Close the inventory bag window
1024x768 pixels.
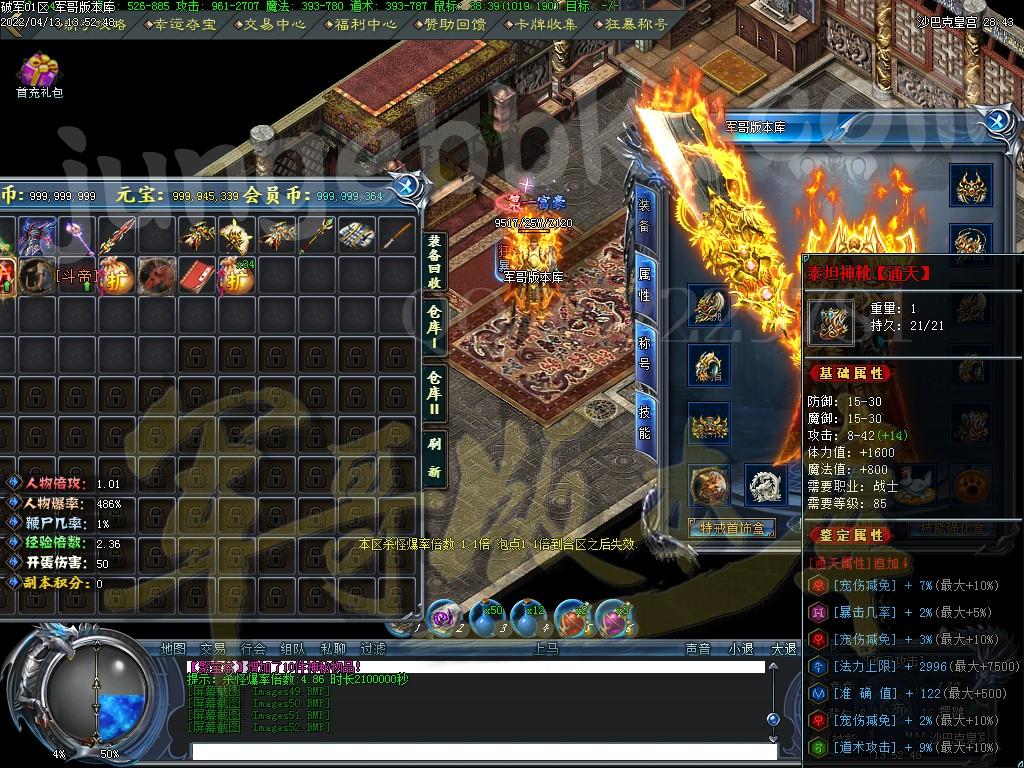coord(407,185)
